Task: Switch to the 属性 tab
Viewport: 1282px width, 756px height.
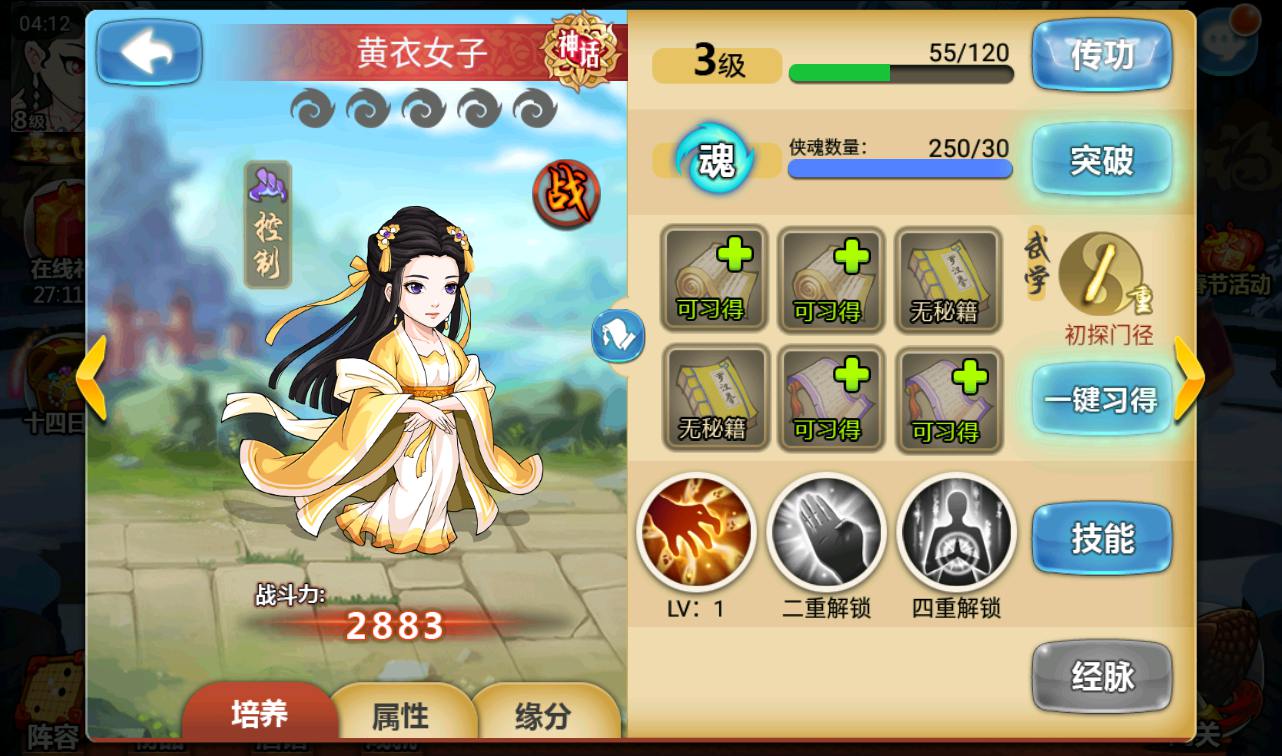Action: (x=400, y=715)
